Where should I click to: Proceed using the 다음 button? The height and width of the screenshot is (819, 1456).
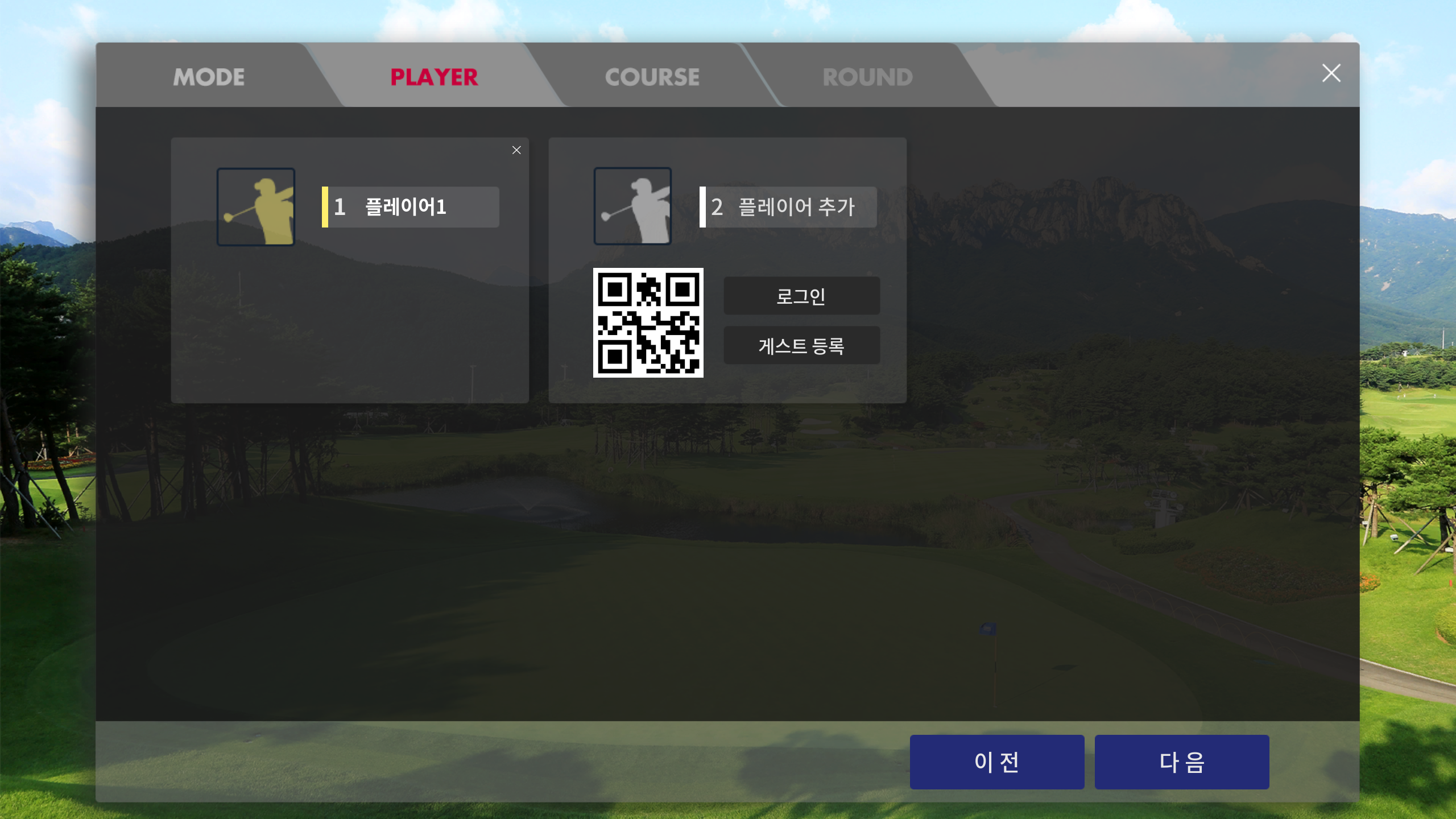(1181, 762)
